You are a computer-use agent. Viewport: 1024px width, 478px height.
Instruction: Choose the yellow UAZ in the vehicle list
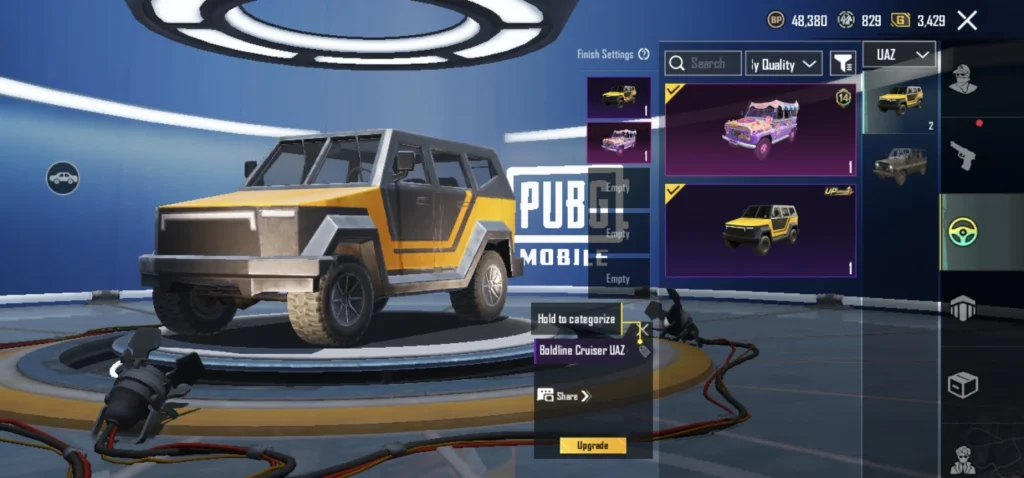[899, 101]
